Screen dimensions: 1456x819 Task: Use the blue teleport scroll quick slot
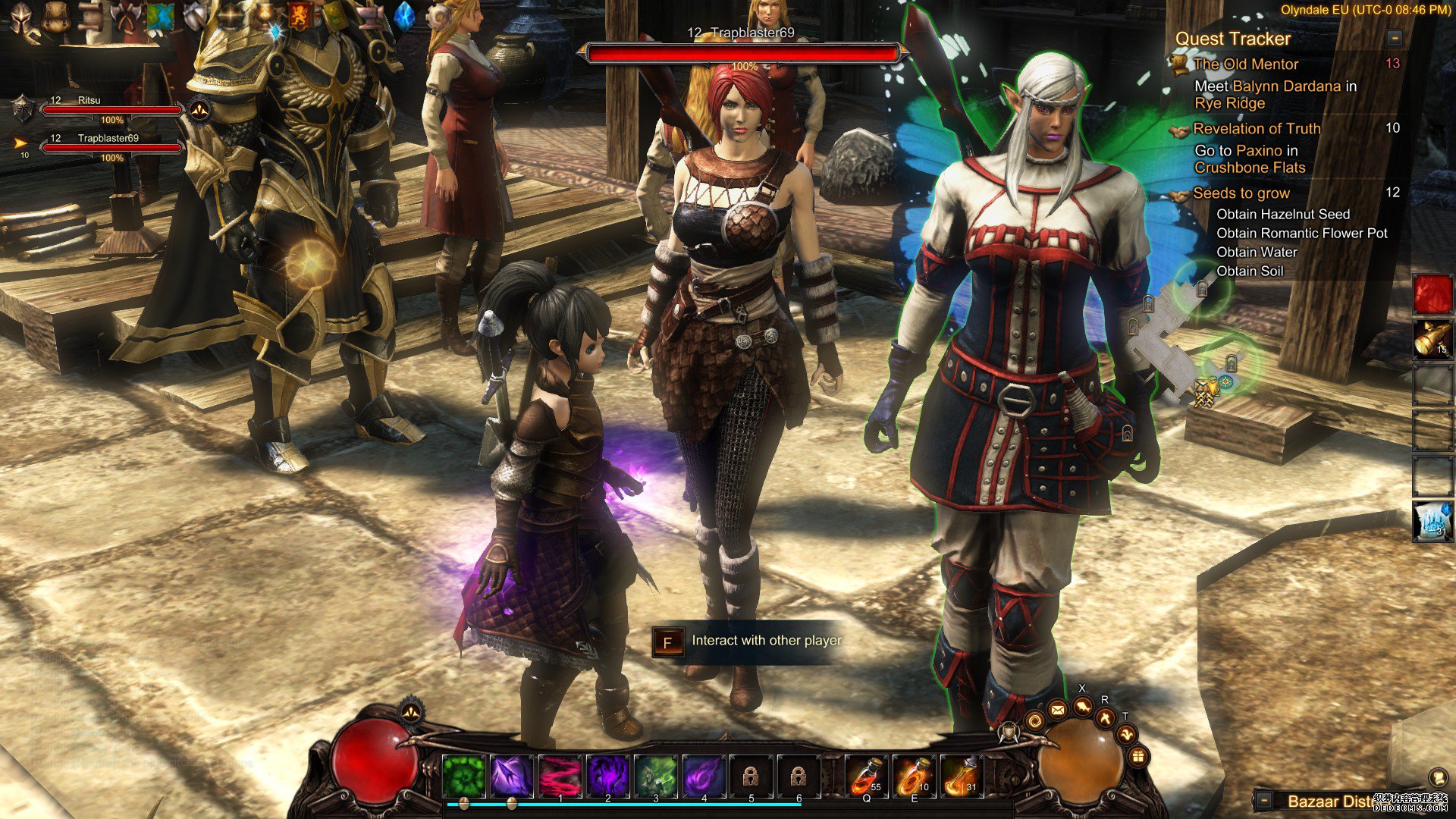[1432, 521]
